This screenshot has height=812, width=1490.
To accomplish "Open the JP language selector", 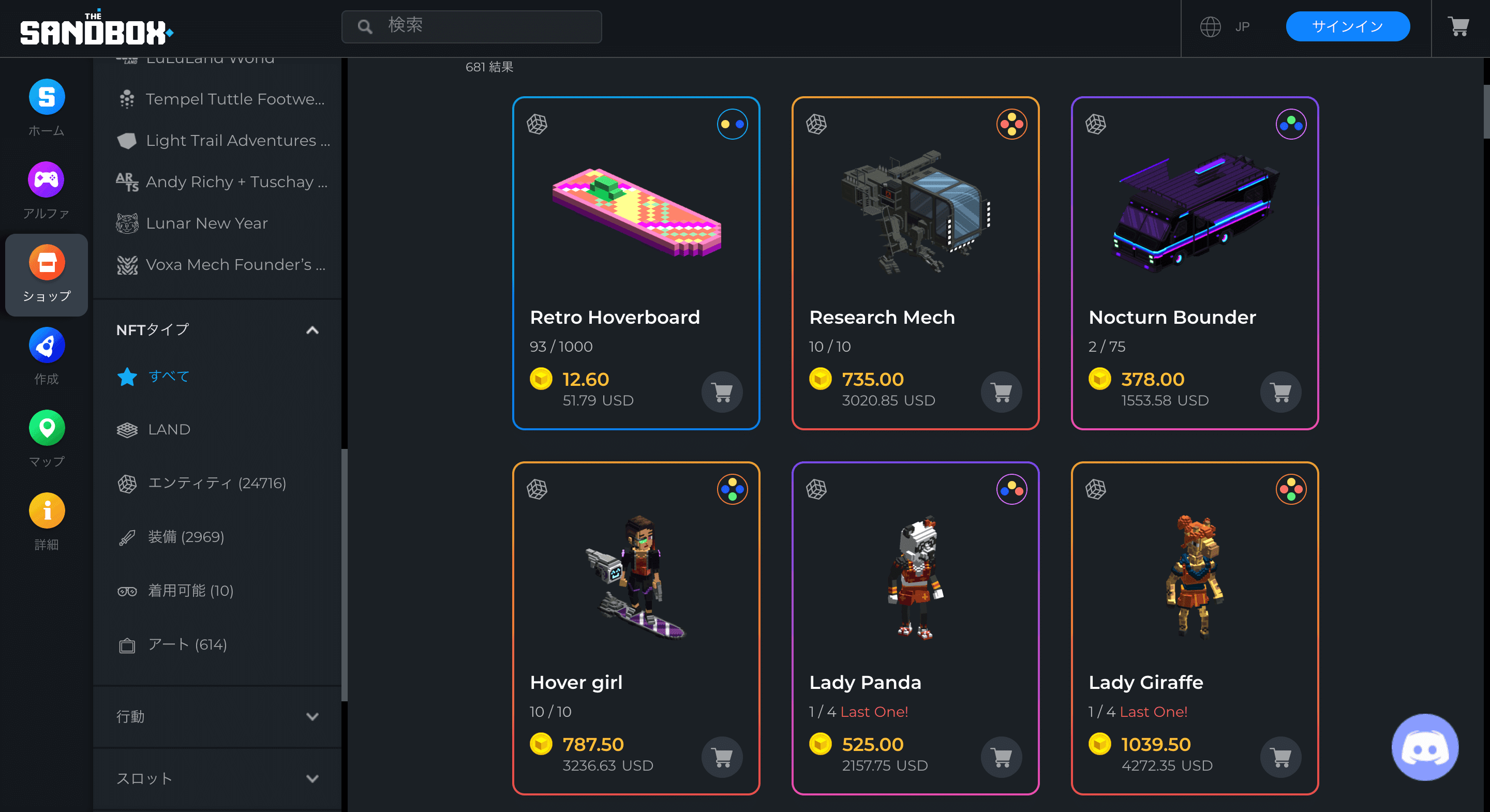I will 1225,26.
